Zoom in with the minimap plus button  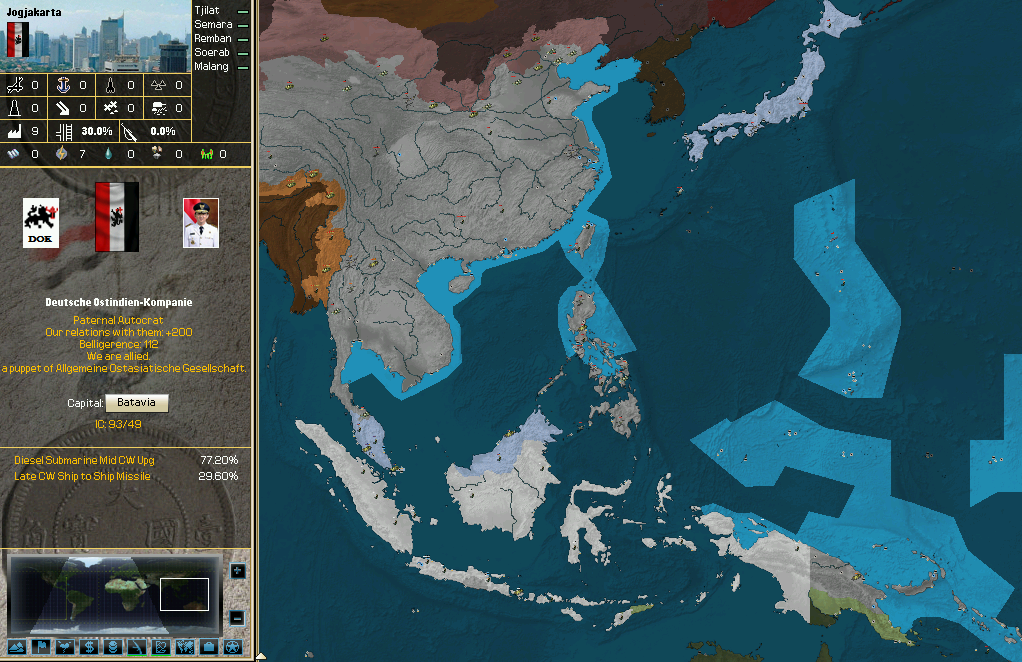click(237, 571)
